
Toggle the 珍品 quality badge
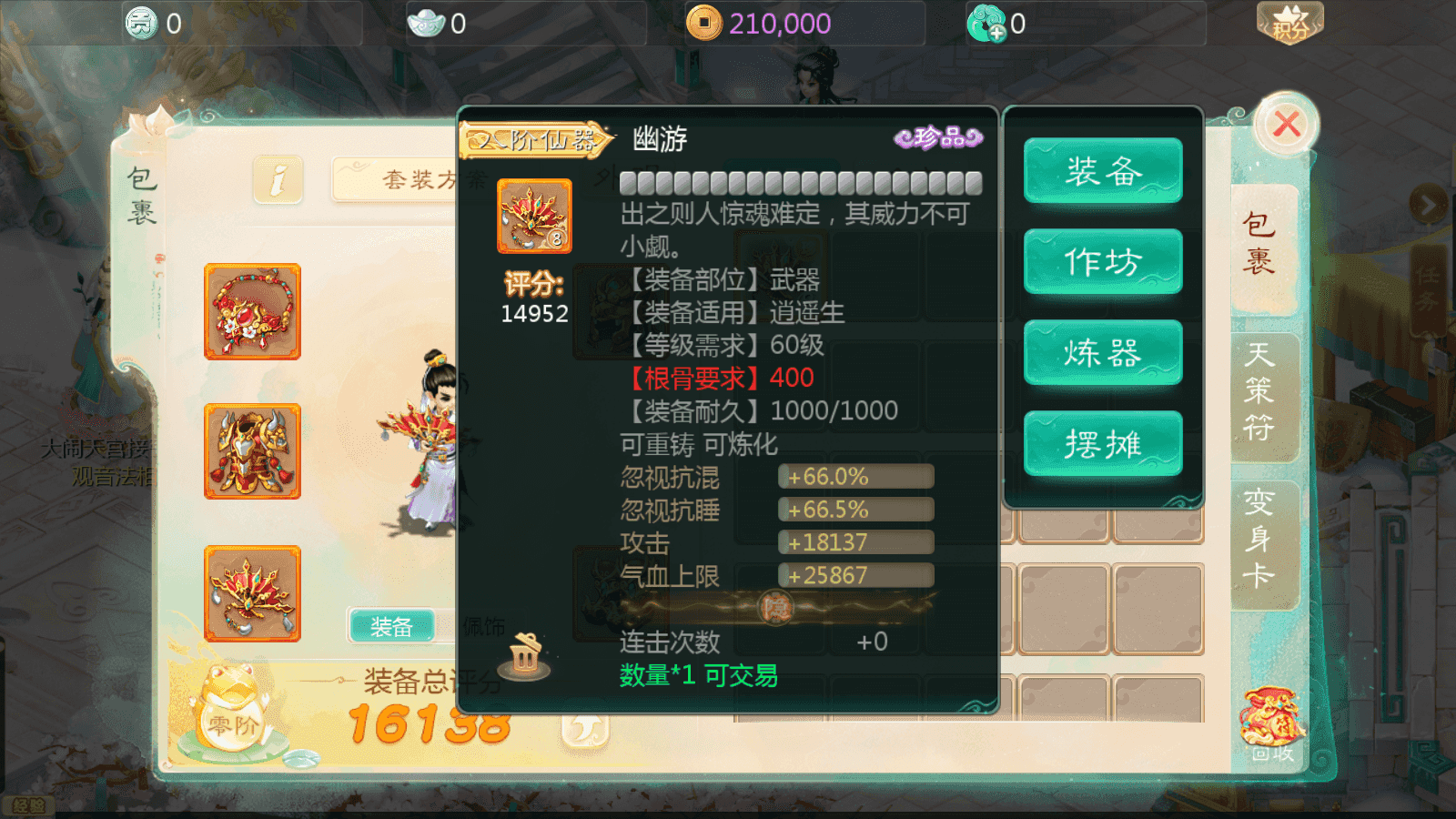tap(939, 136)
